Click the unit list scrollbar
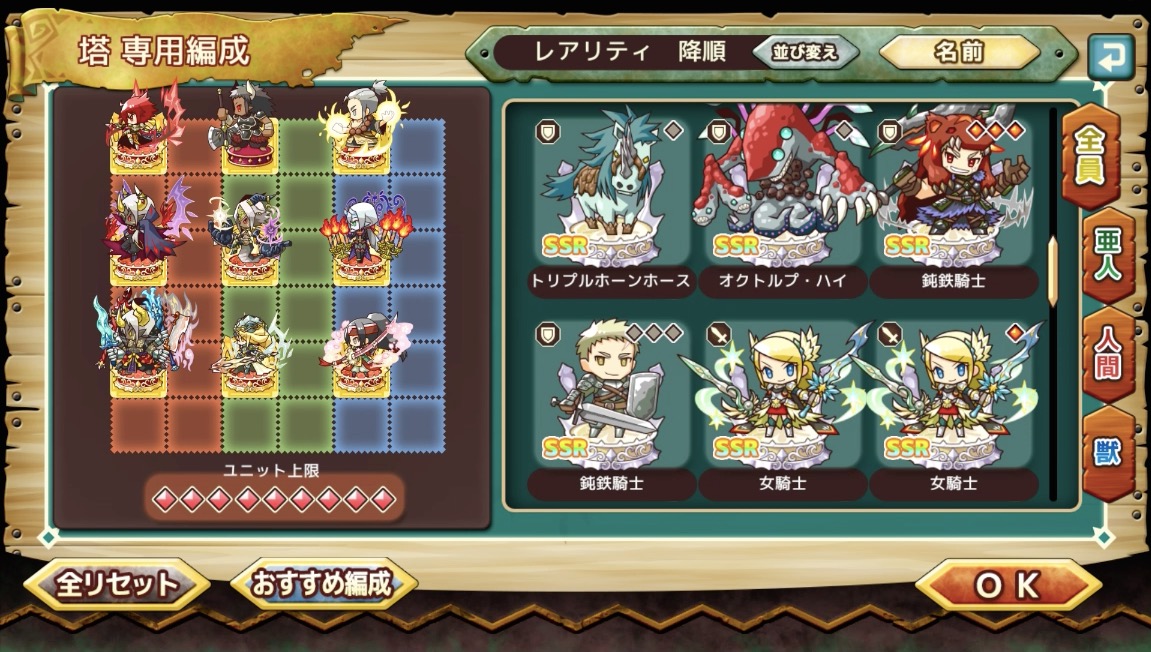1151x652 pixels. click(x=1052, y=271)
